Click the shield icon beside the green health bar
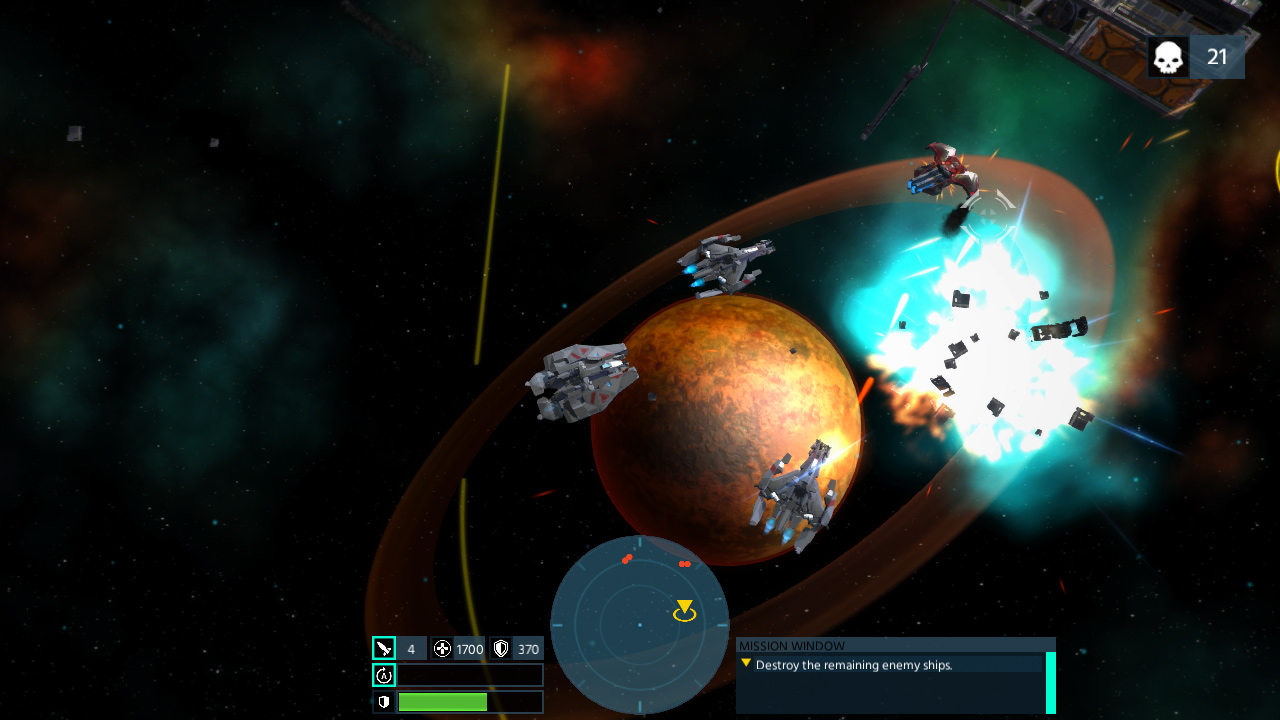The height and width of the screenshot is (720, 1280). click(385, 702)
